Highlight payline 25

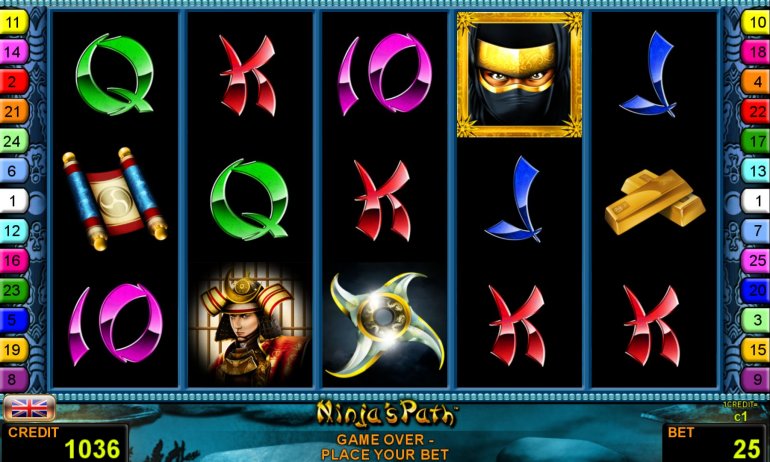[755, 260]
